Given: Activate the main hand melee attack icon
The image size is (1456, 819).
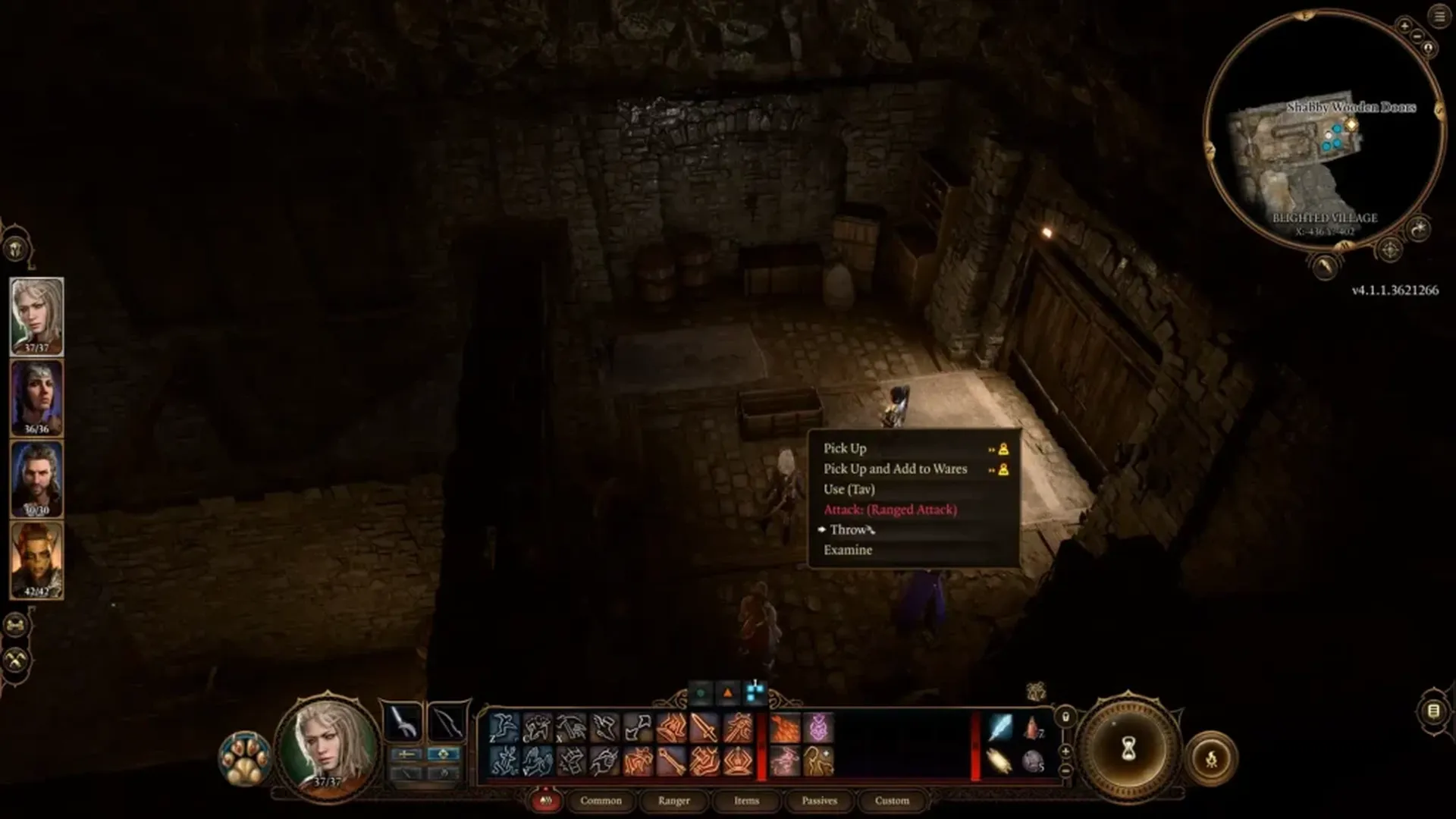Looking at the screenshot, I should coord(704,728).
